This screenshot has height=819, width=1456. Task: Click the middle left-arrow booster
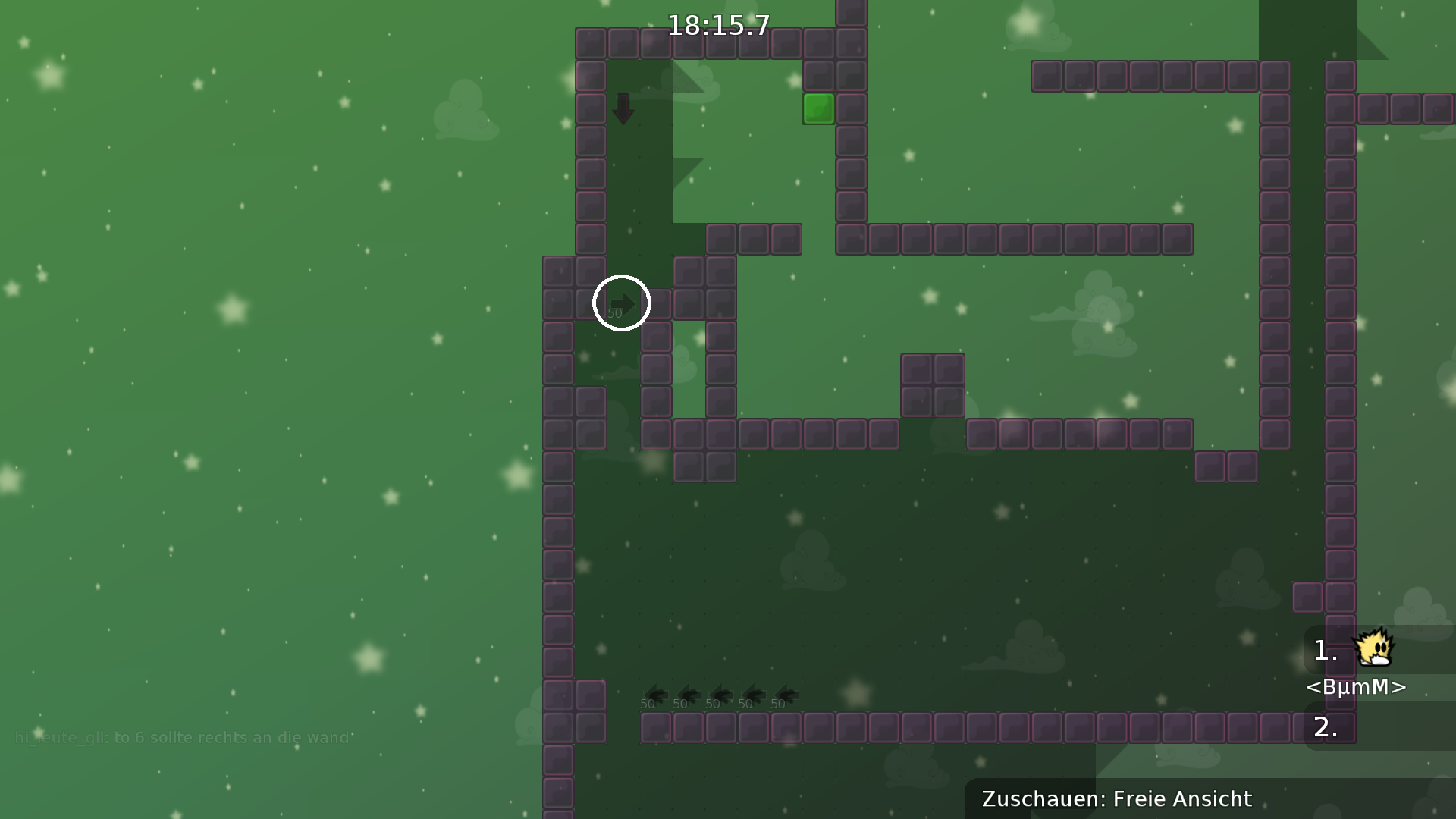[x=721, y=695]
